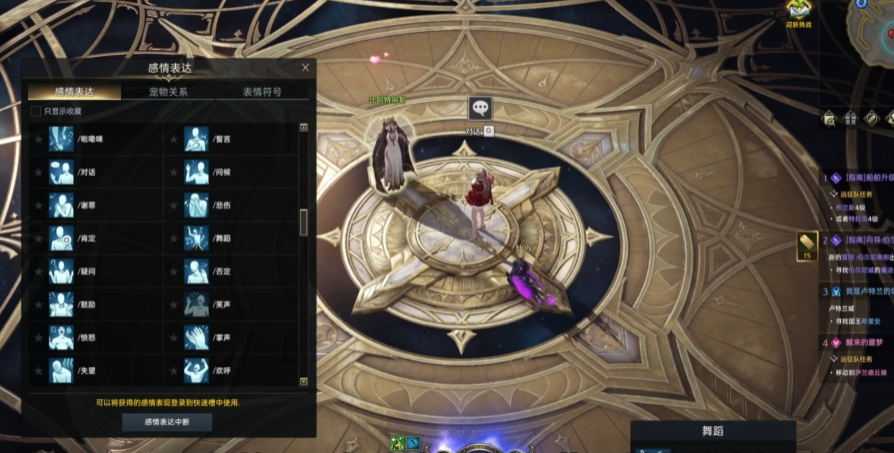Favorite the /悲伤 emote with its star
The width and height of the screenshot is (894, 453).
tap(173, 205)
